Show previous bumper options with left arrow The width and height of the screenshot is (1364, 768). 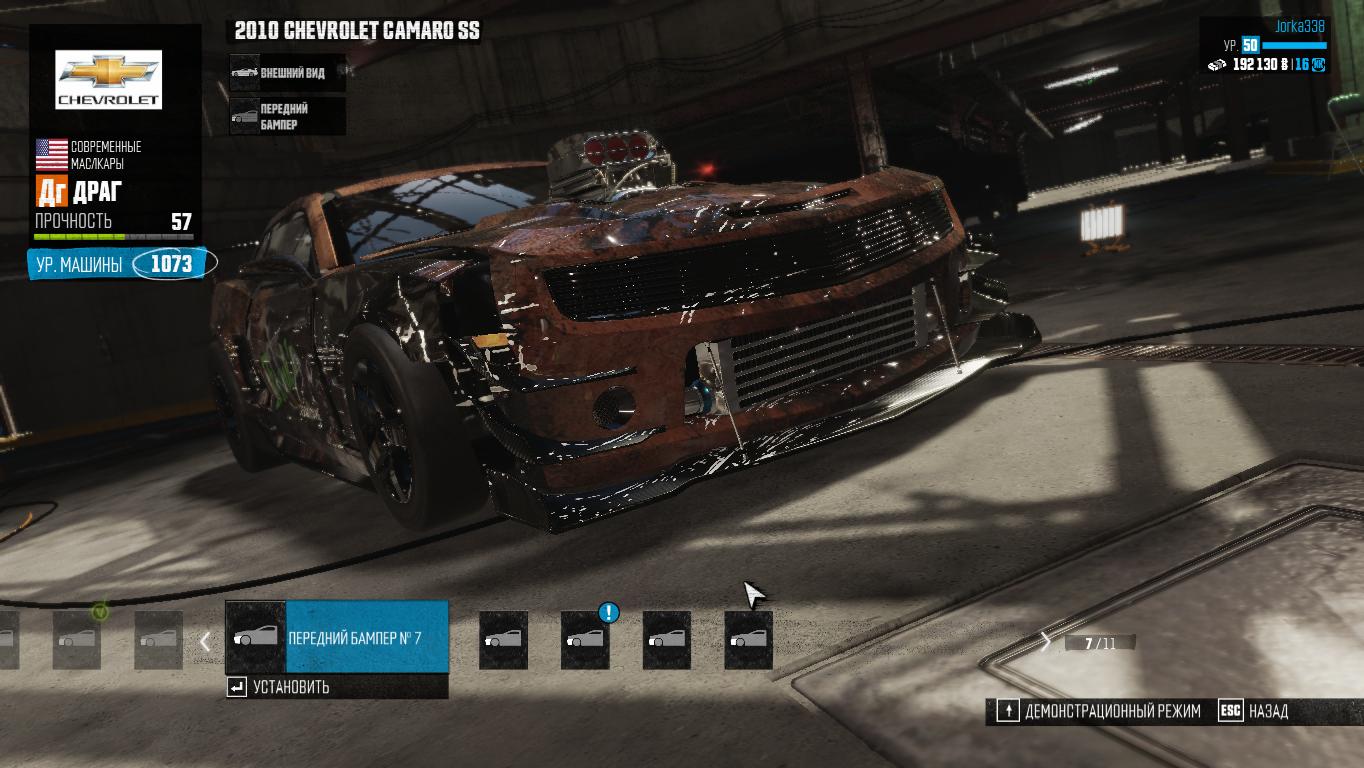tap(205, 641)
